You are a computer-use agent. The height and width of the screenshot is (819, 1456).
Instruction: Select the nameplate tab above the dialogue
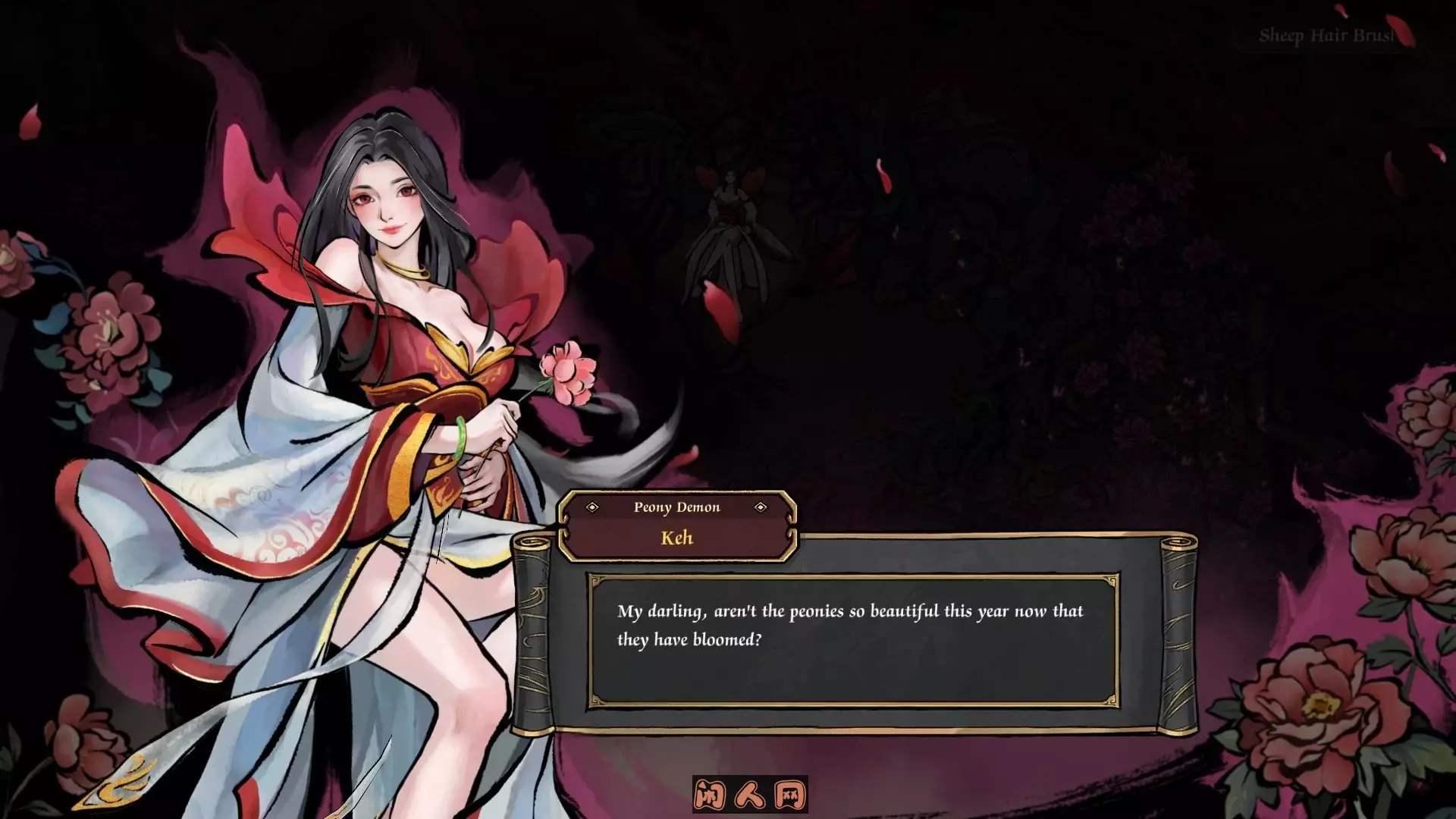677,523
